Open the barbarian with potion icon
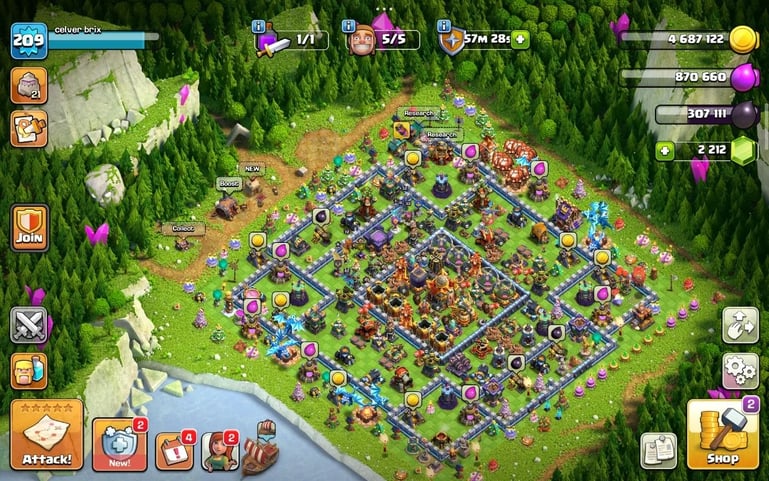 click(x=29, y=371)
